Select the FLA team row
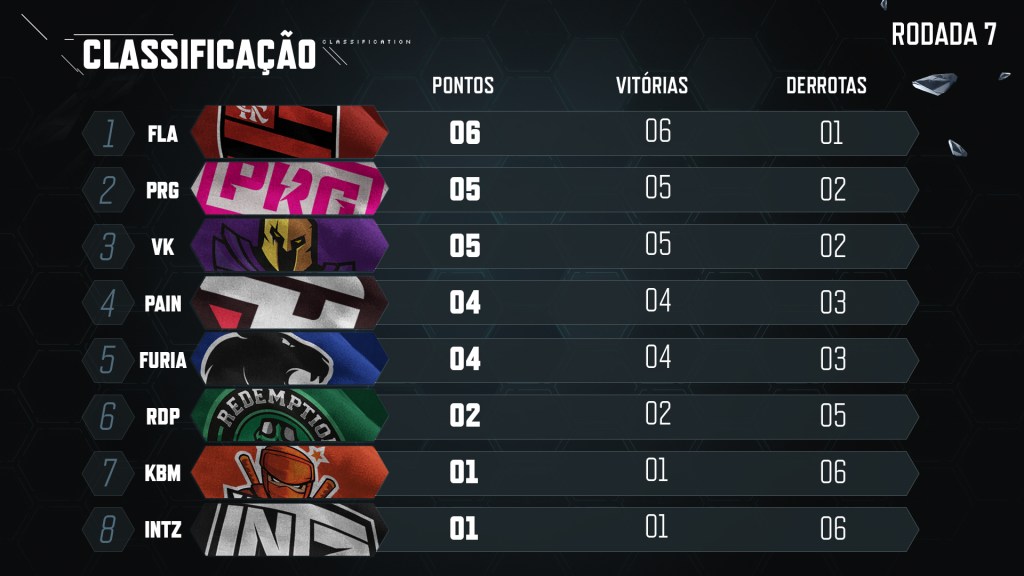The width and height of the screenshot is (1024, 576). (500, 133)
